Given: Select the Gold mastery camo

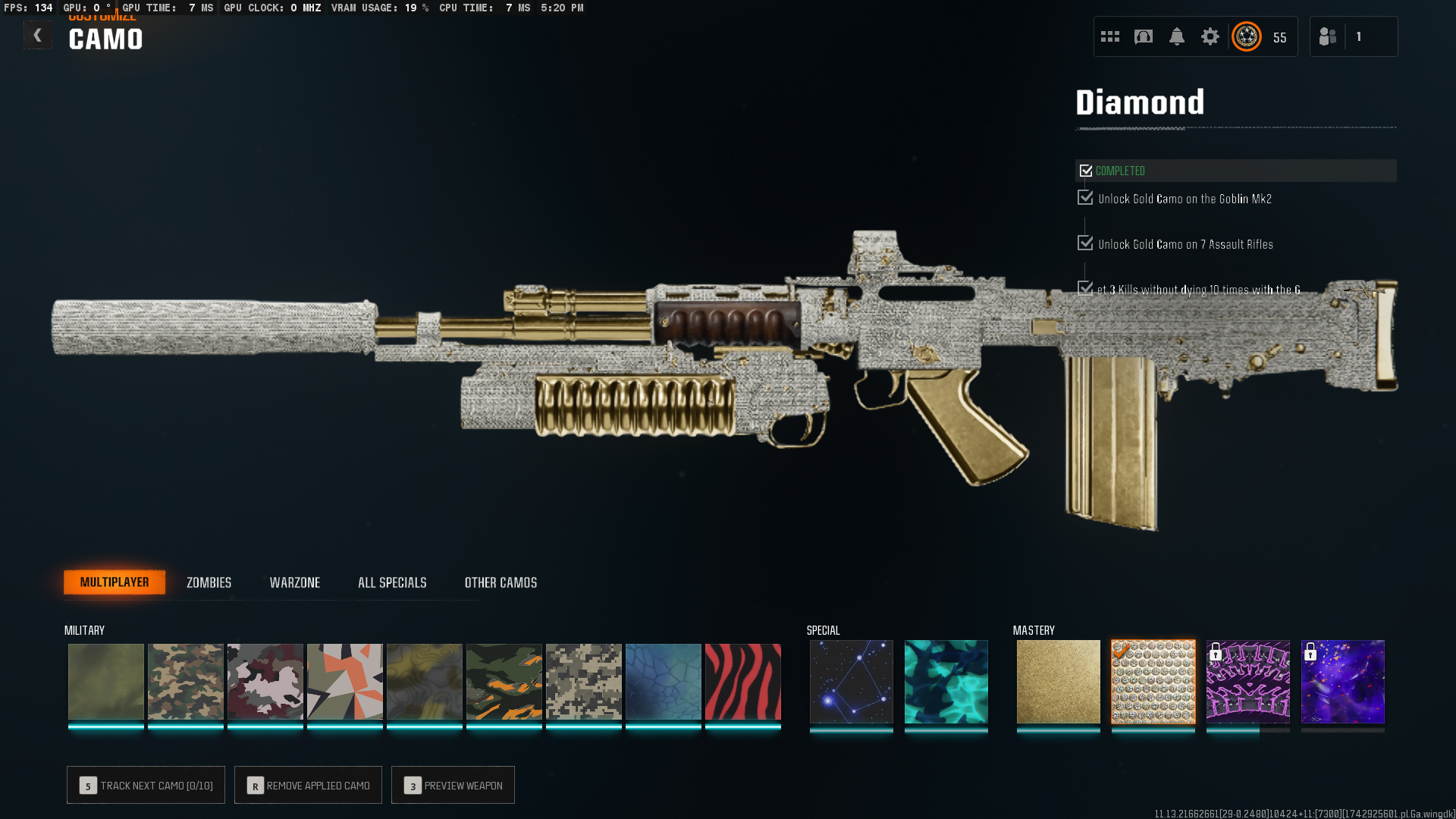Looking at the screenshot, I should pos(1058,682).
